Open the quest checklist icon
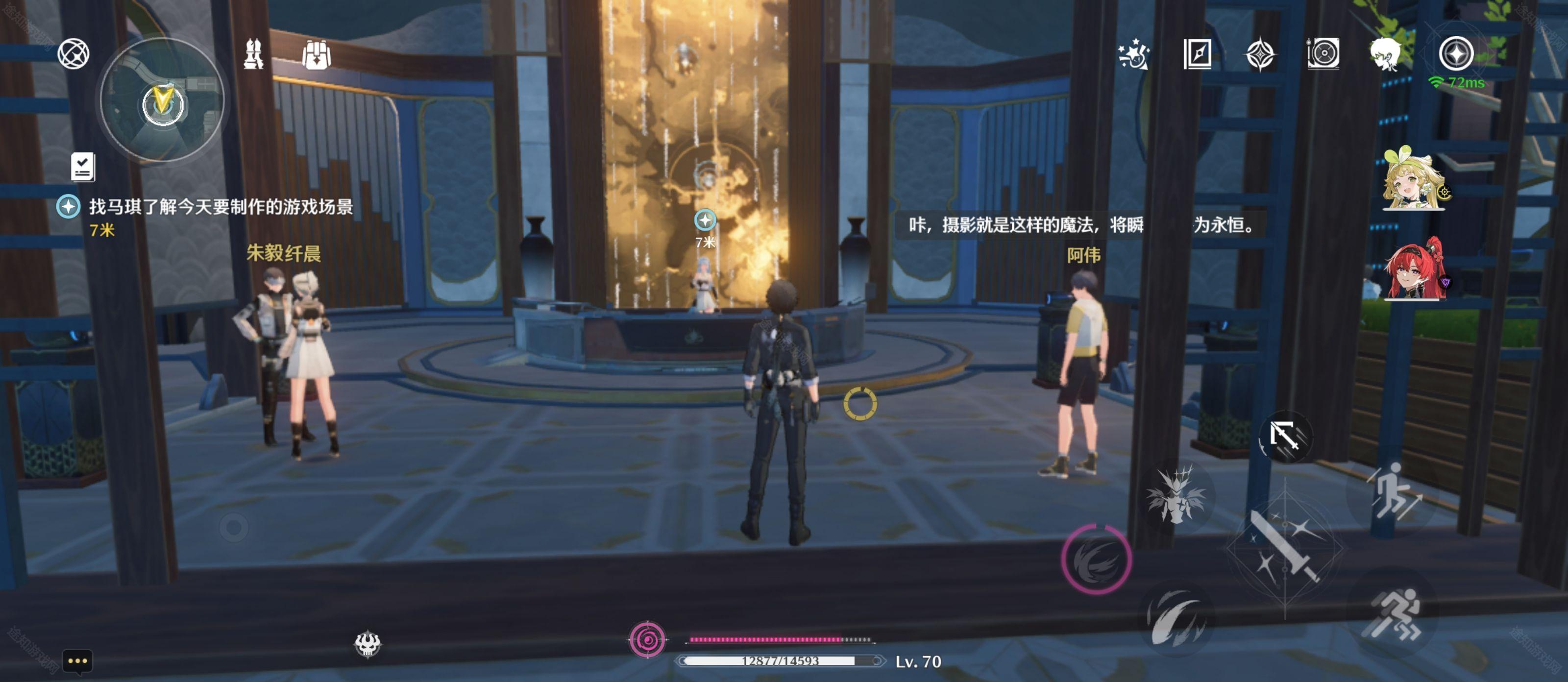1568x682 pixels. pyautogui.click(x=83, y=167)
